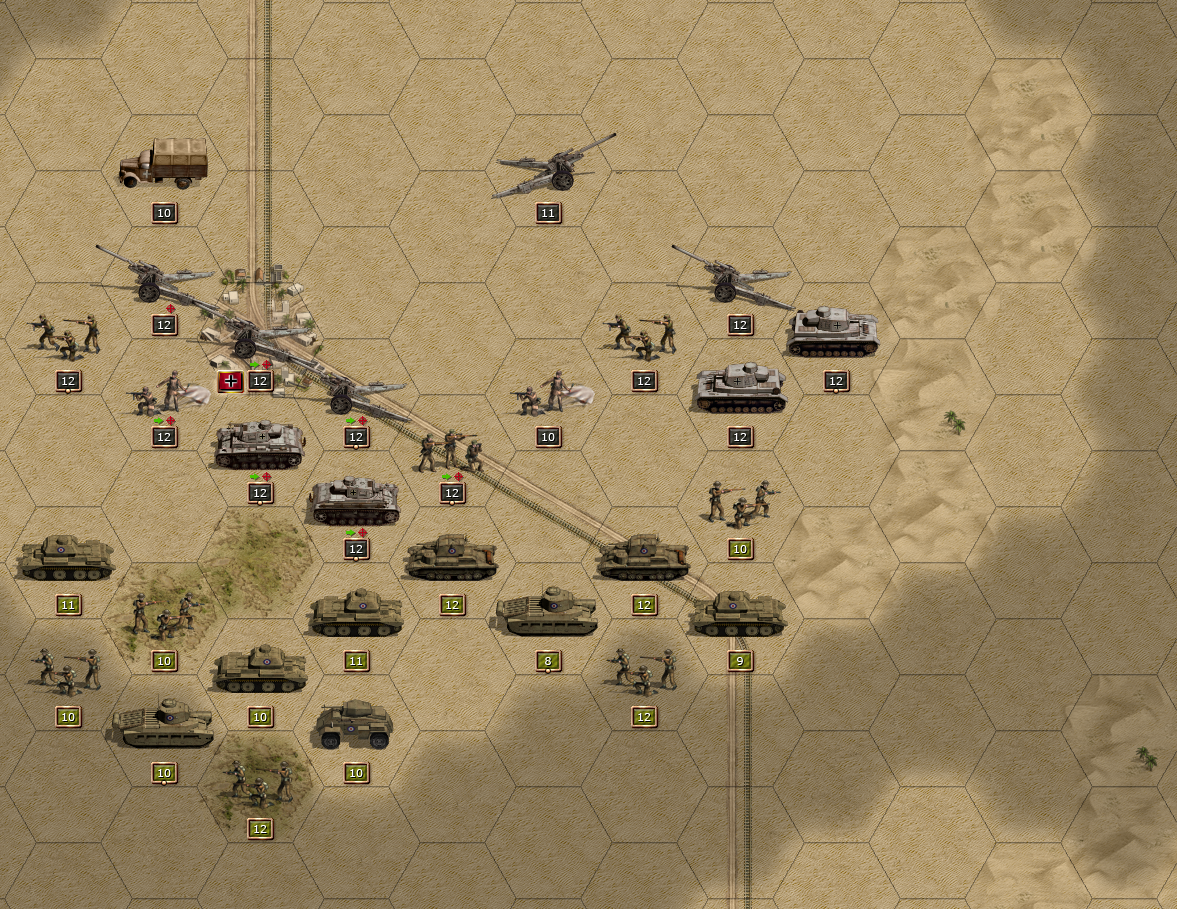The image size is (1177, 909).
Task: Select the British armored car unit
Action: [355, 725]
